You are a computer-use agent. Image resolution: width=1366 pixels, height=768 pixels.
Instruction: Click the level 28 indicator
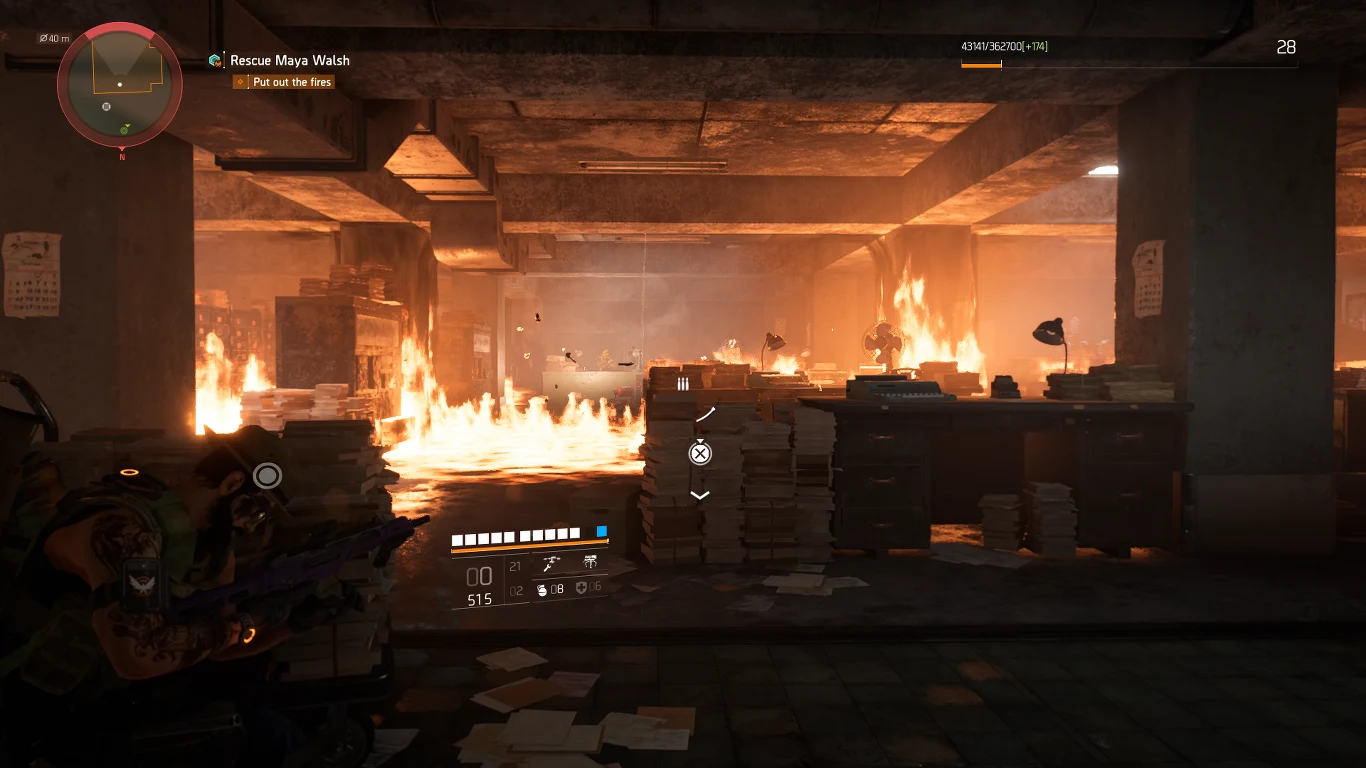coord(1287,47)
